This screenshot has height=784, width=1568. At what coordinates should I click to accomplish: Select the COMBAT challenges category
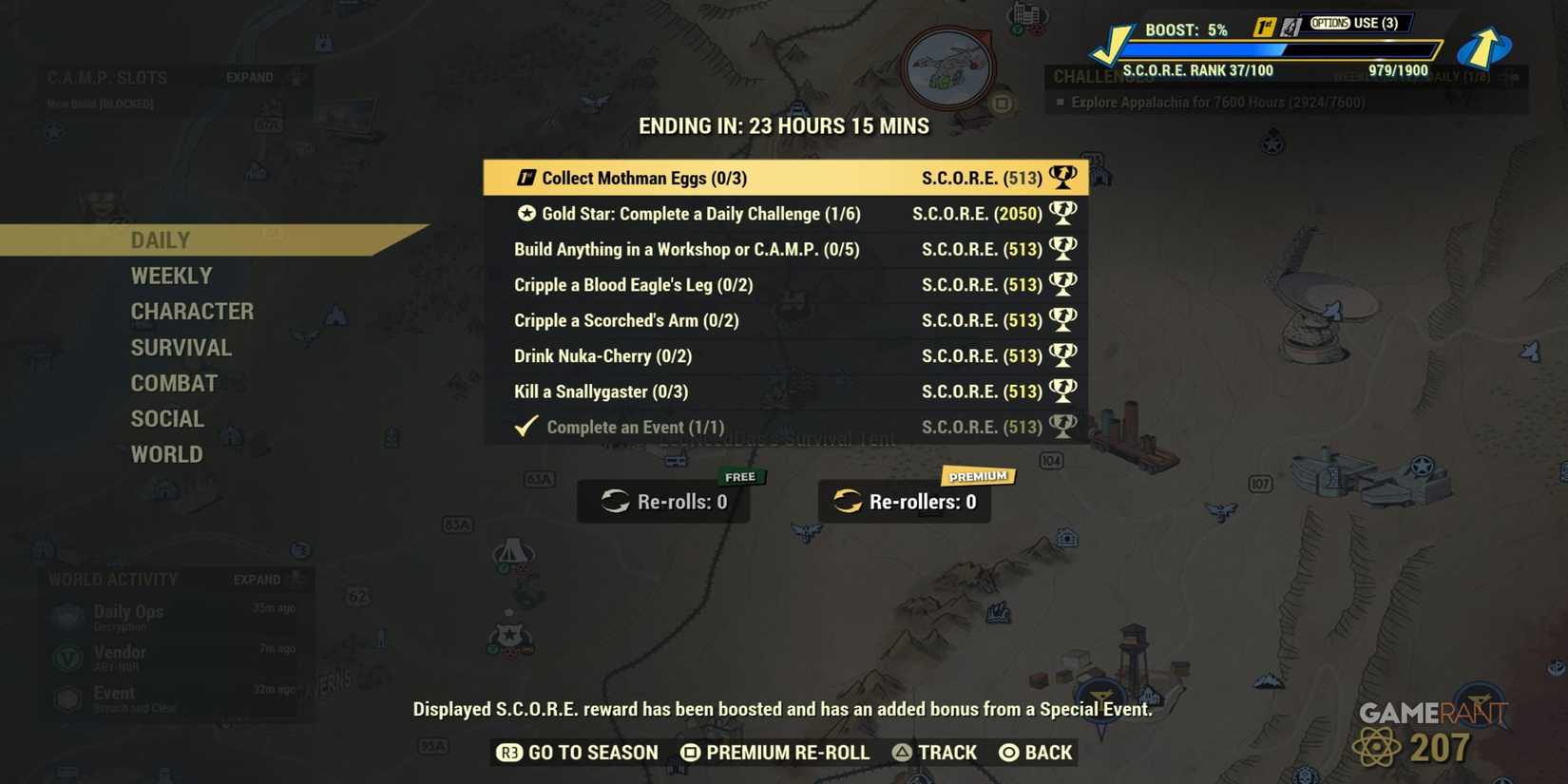point(174,383)
